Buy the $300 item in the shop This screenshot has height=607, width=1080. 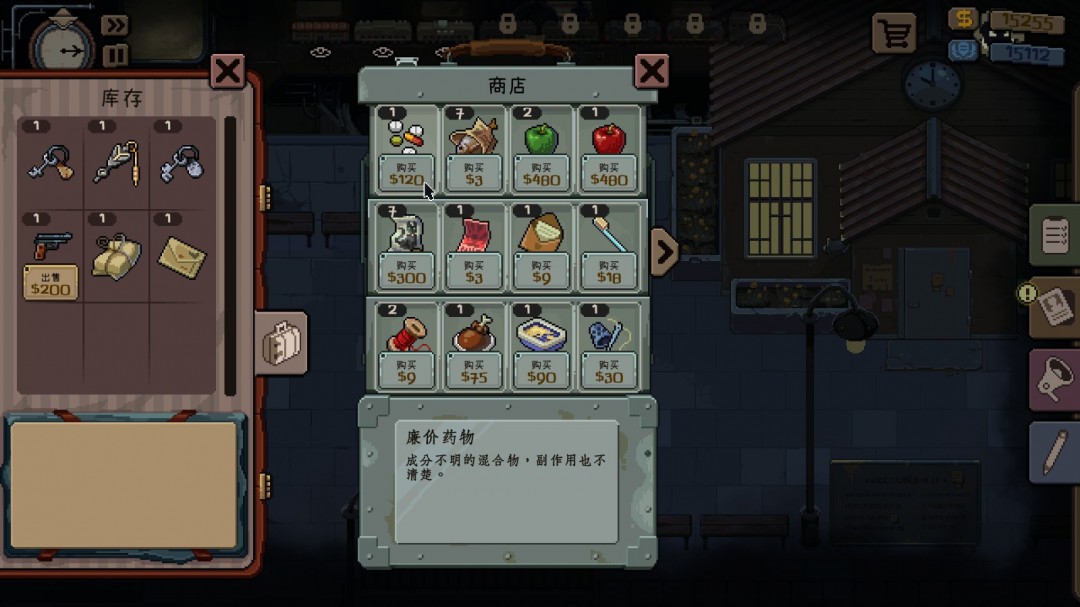tap(407, 272)
